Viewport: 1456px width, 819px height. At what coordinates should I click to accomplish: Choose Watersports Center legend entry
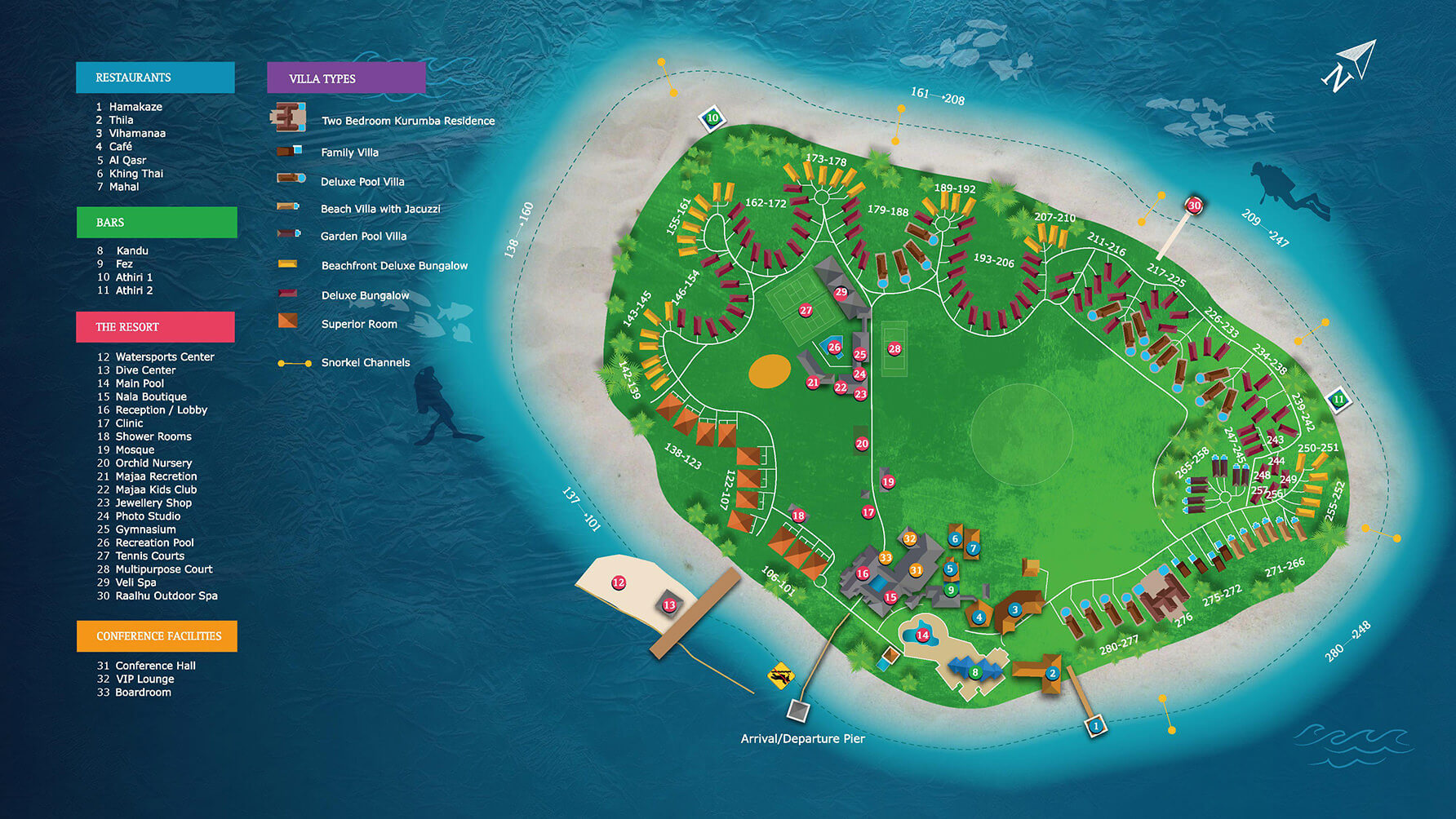(163, 356)
